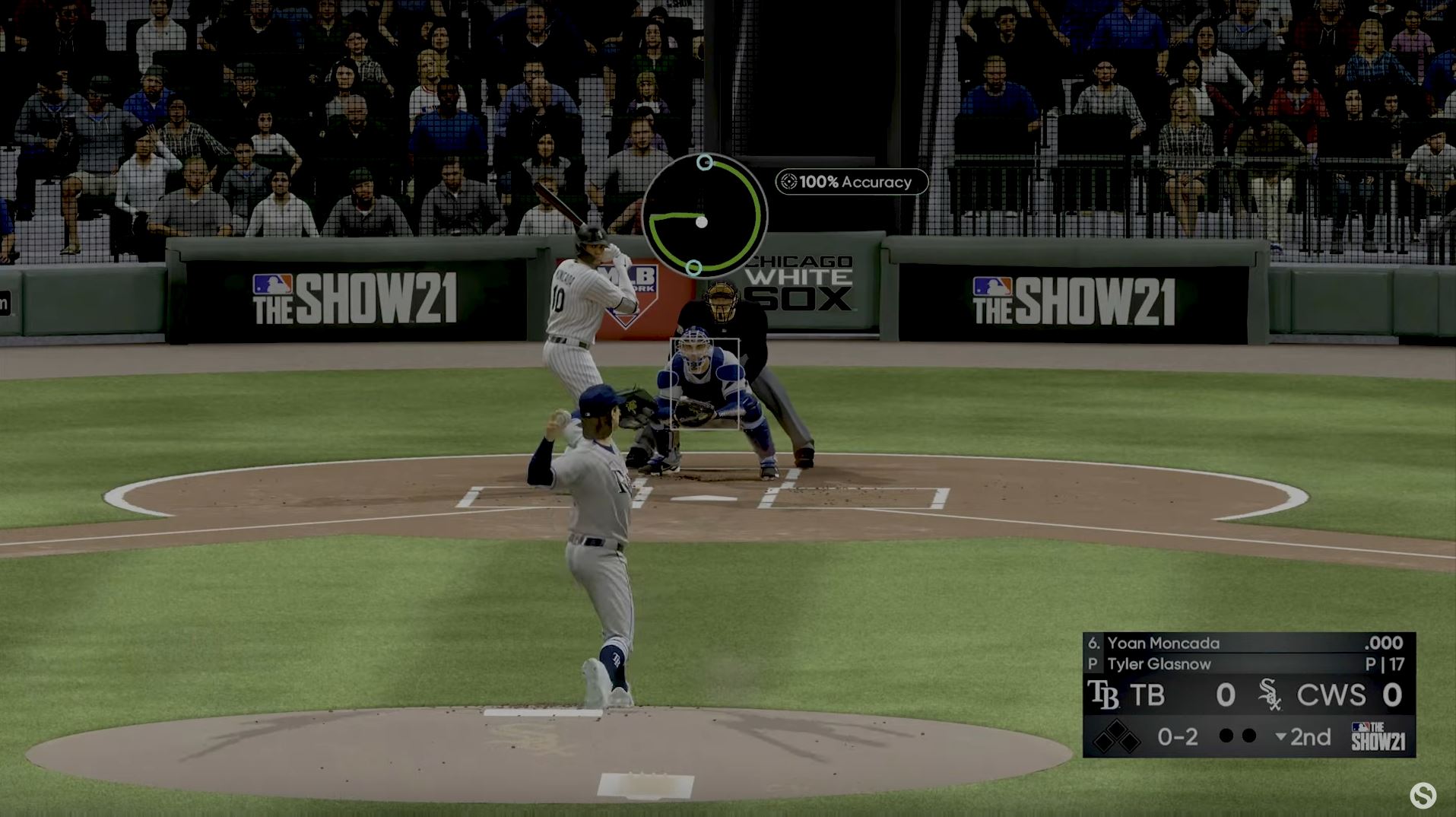The width and height of the screenshot is (1456, 817).
Task: Click the circular pinpoint pitching meter
Action: click(704, 216)
